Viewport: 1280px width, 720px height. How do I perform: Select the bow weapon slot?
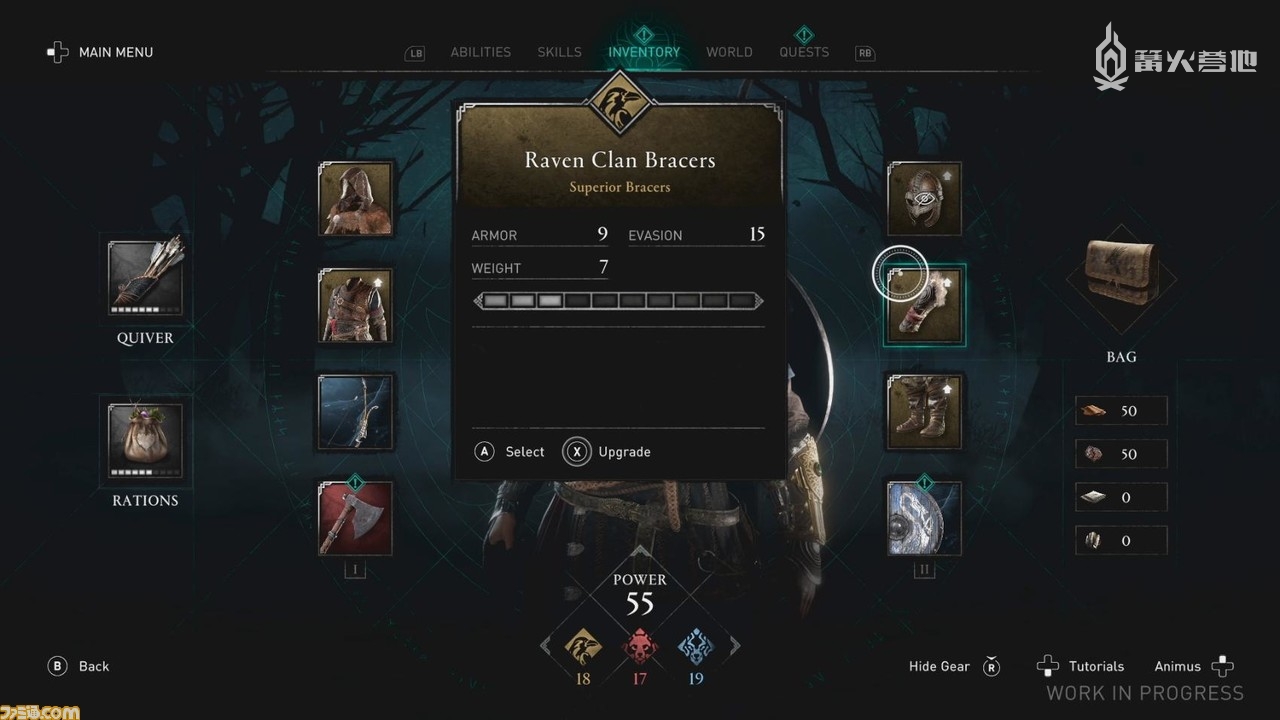pyautogui.click(x=356, y=411)
